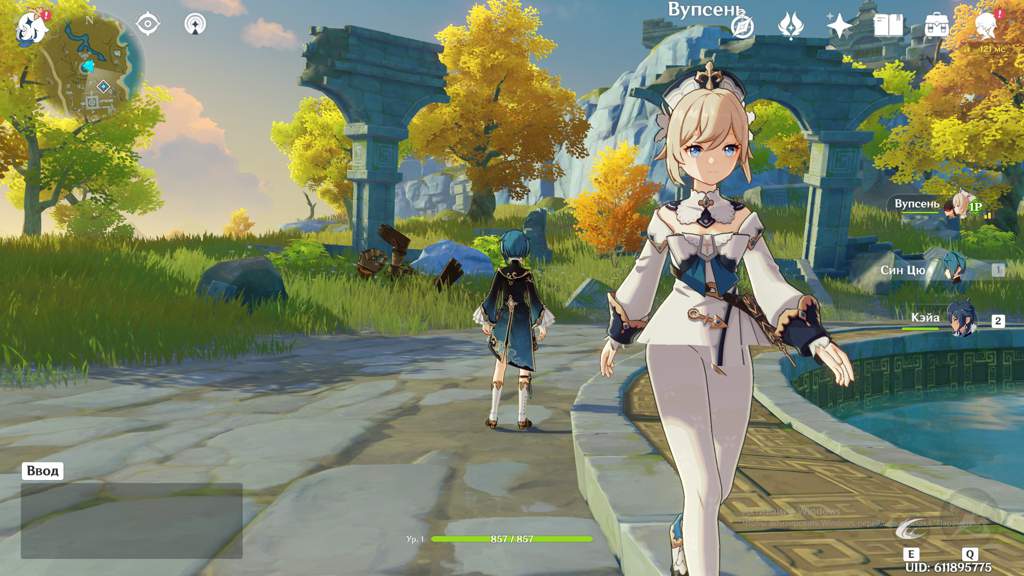Select party member Вупсень
Viewport: 1024px width, 576px height.
[958, 204]
